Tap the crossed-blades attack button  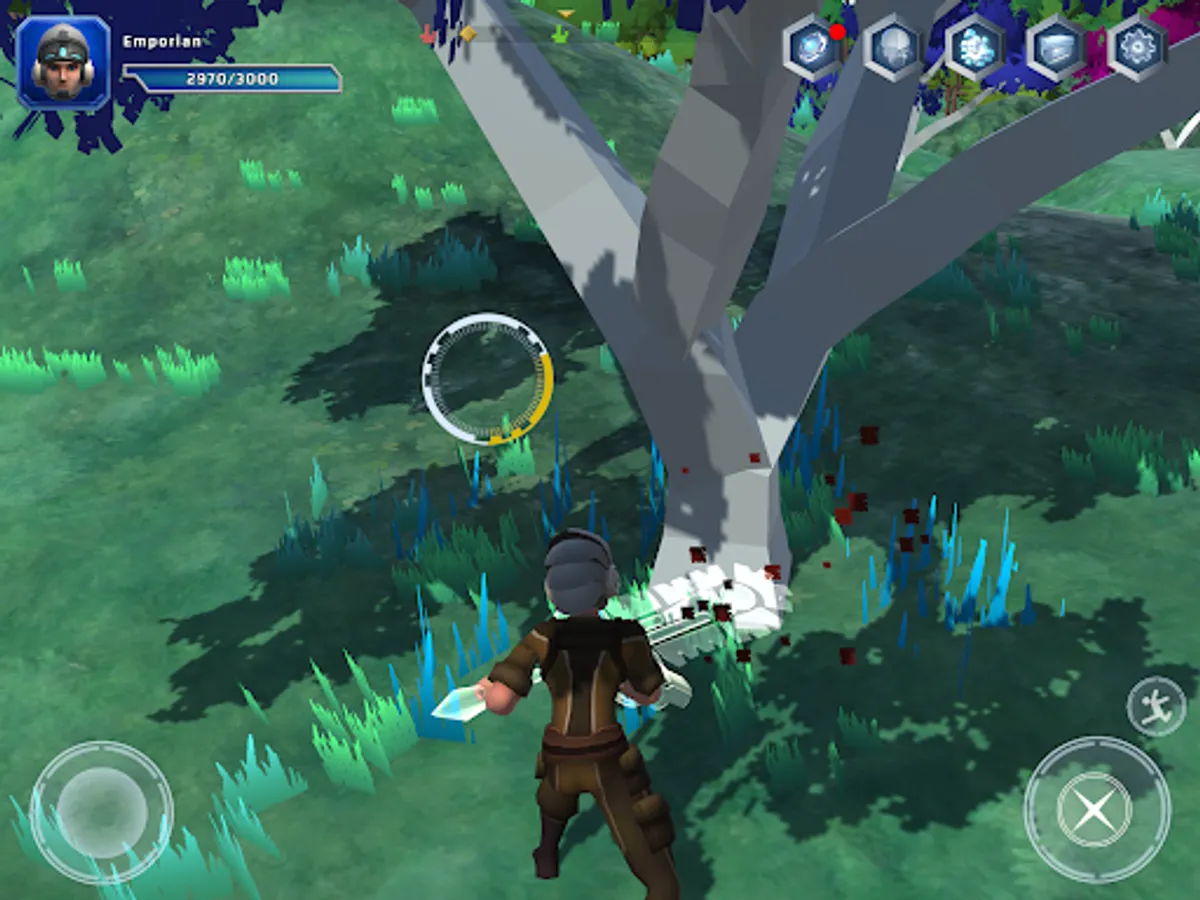click(x=1096, y=808)
